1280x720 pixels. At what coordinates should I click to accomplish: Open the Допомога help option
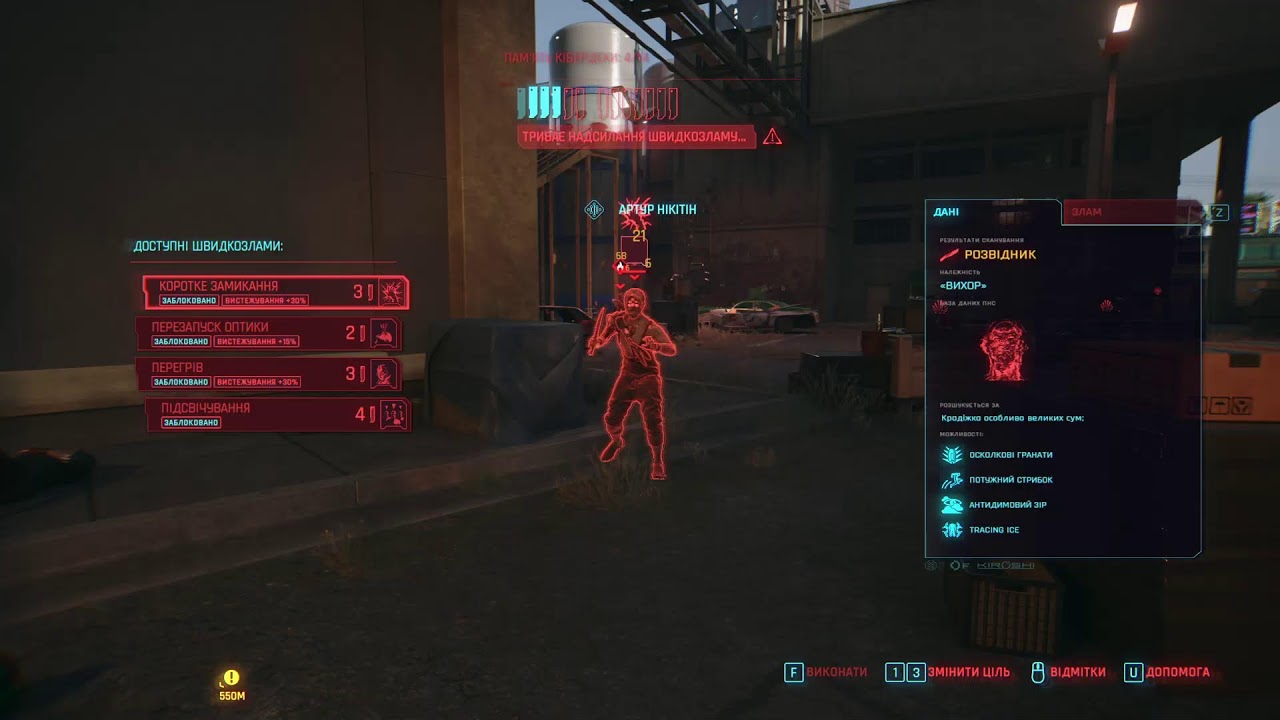coord(1167,673)
